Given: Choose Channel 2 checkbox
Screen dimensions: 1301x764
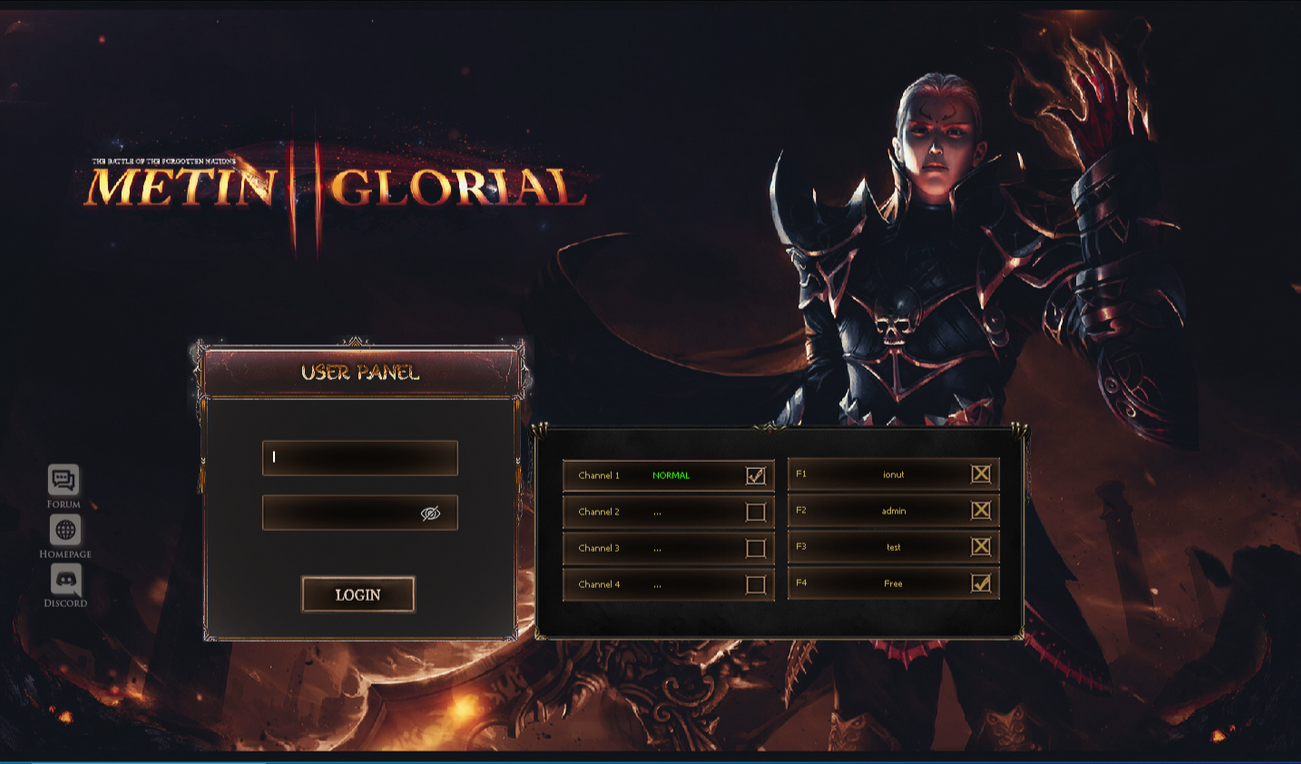Looking at the screenshot, I should [756, 512].
